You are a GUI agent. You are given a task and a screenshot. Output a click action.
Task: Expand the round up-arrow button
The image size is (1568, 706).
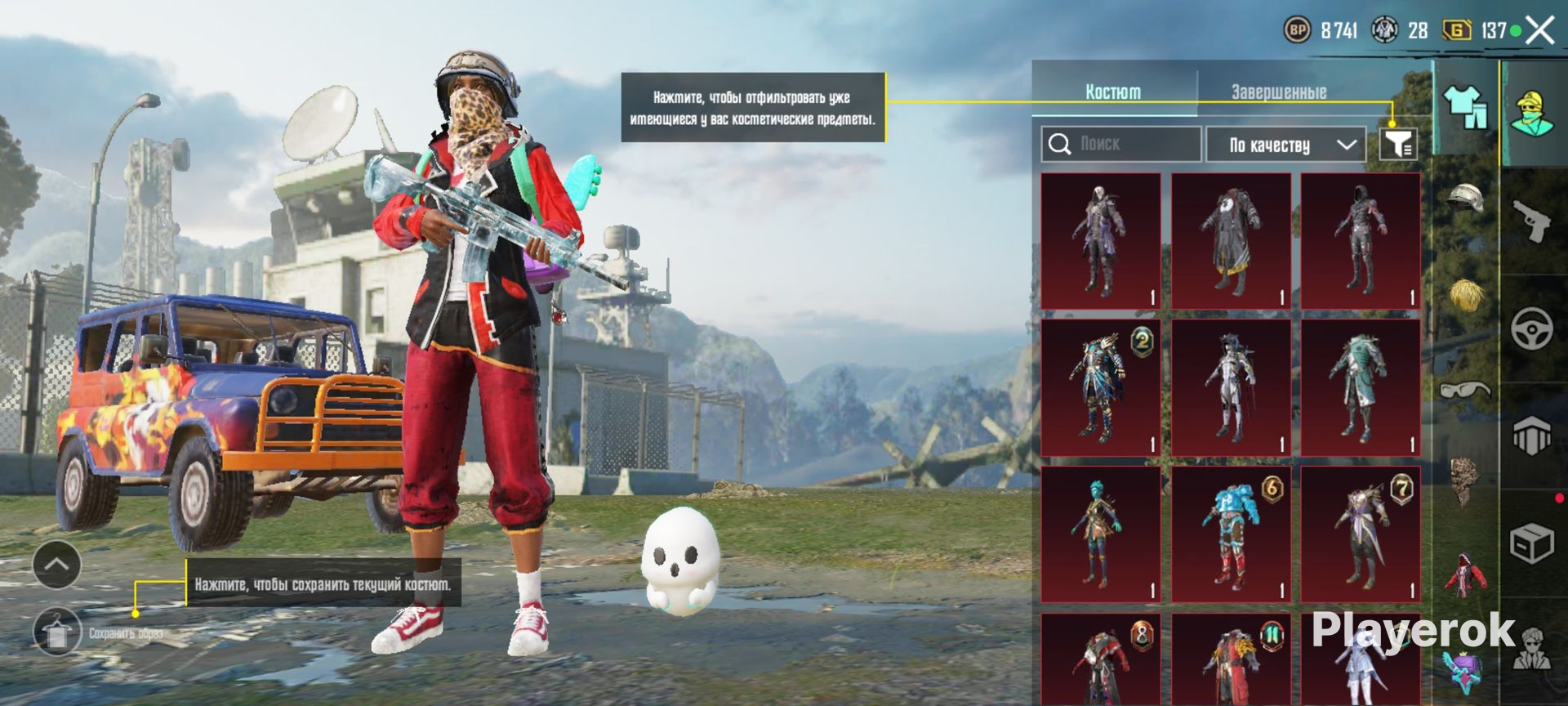56,564
